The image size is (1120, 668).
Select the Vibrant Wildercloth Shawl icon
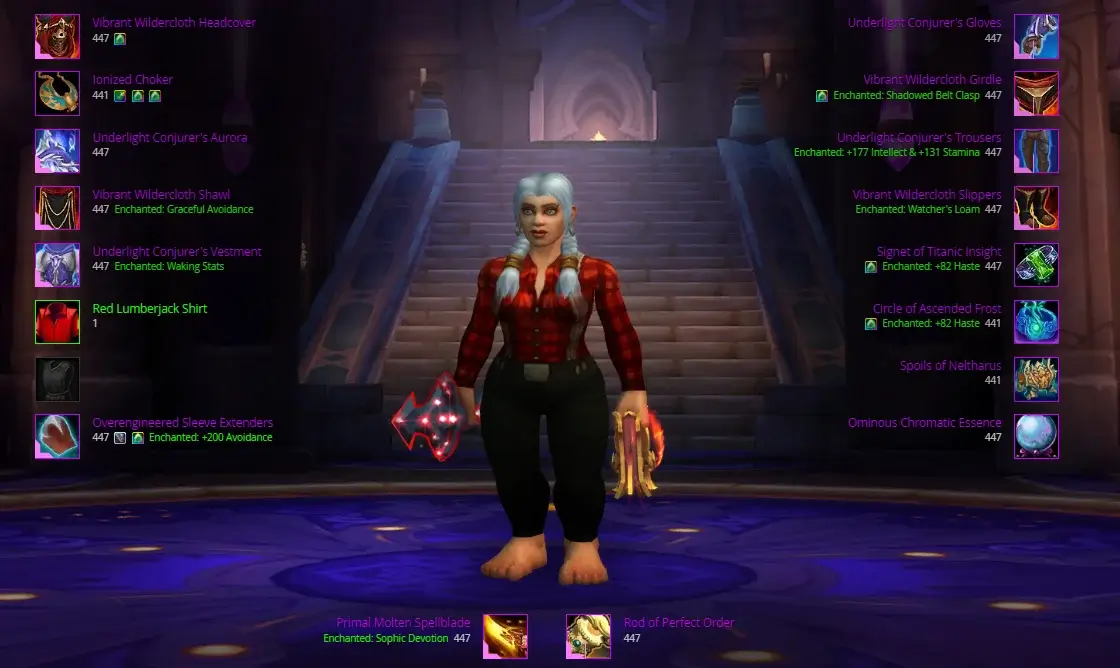pyautogui.click(x=57, y=208)
